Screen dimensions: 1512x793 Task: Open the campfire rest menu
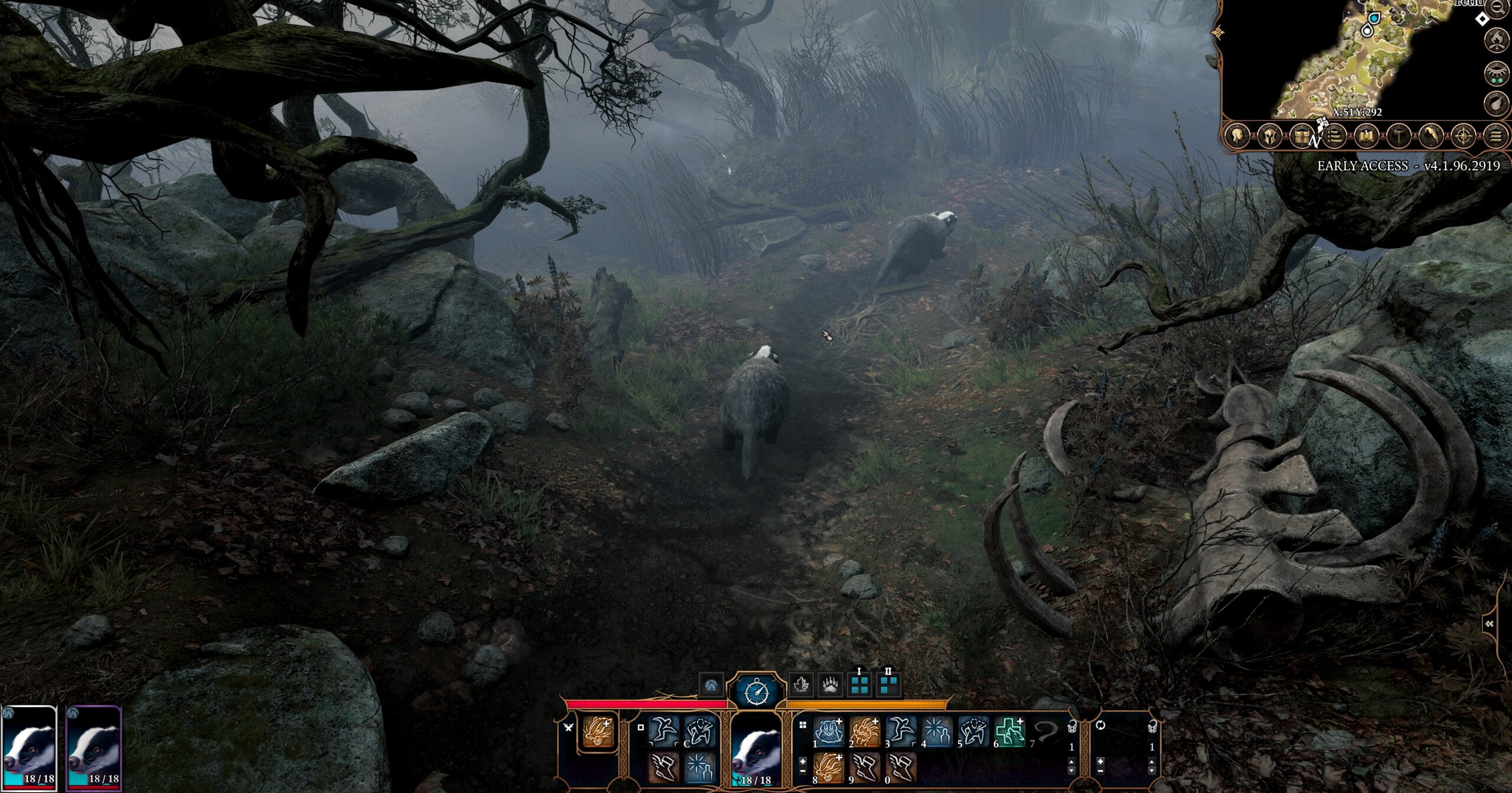(x=1497, y=40)
